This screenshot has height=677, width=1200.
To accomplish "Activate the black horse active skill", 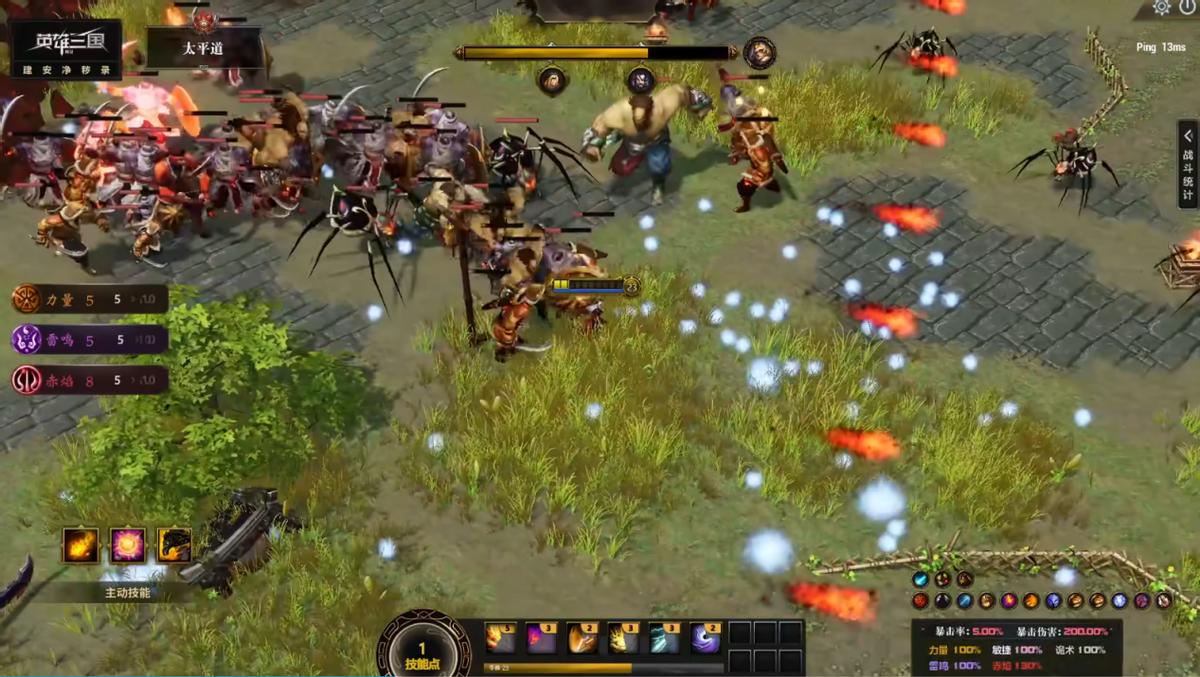I will tap(174, 545).
